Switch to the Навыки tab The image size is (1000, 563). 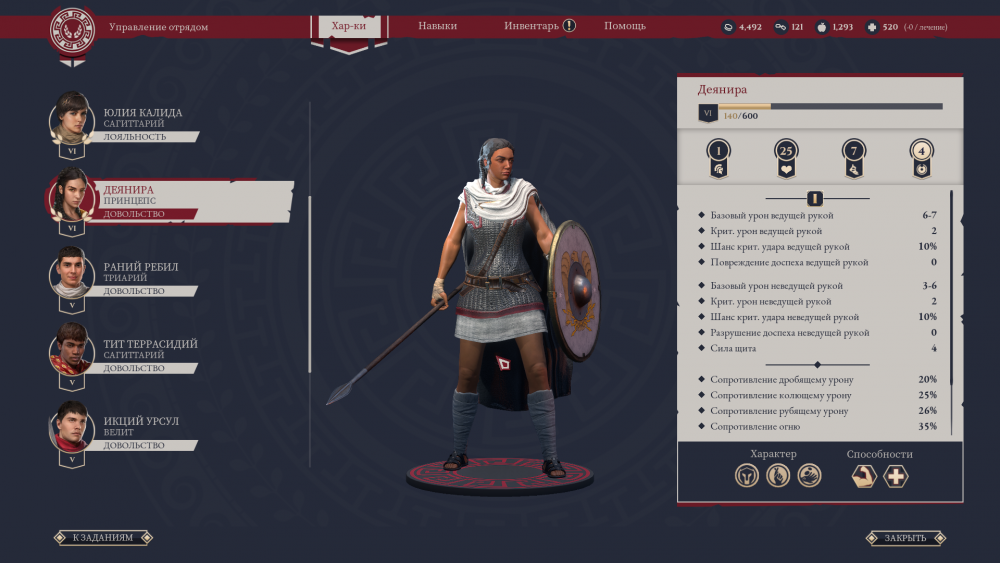point(437,26)
